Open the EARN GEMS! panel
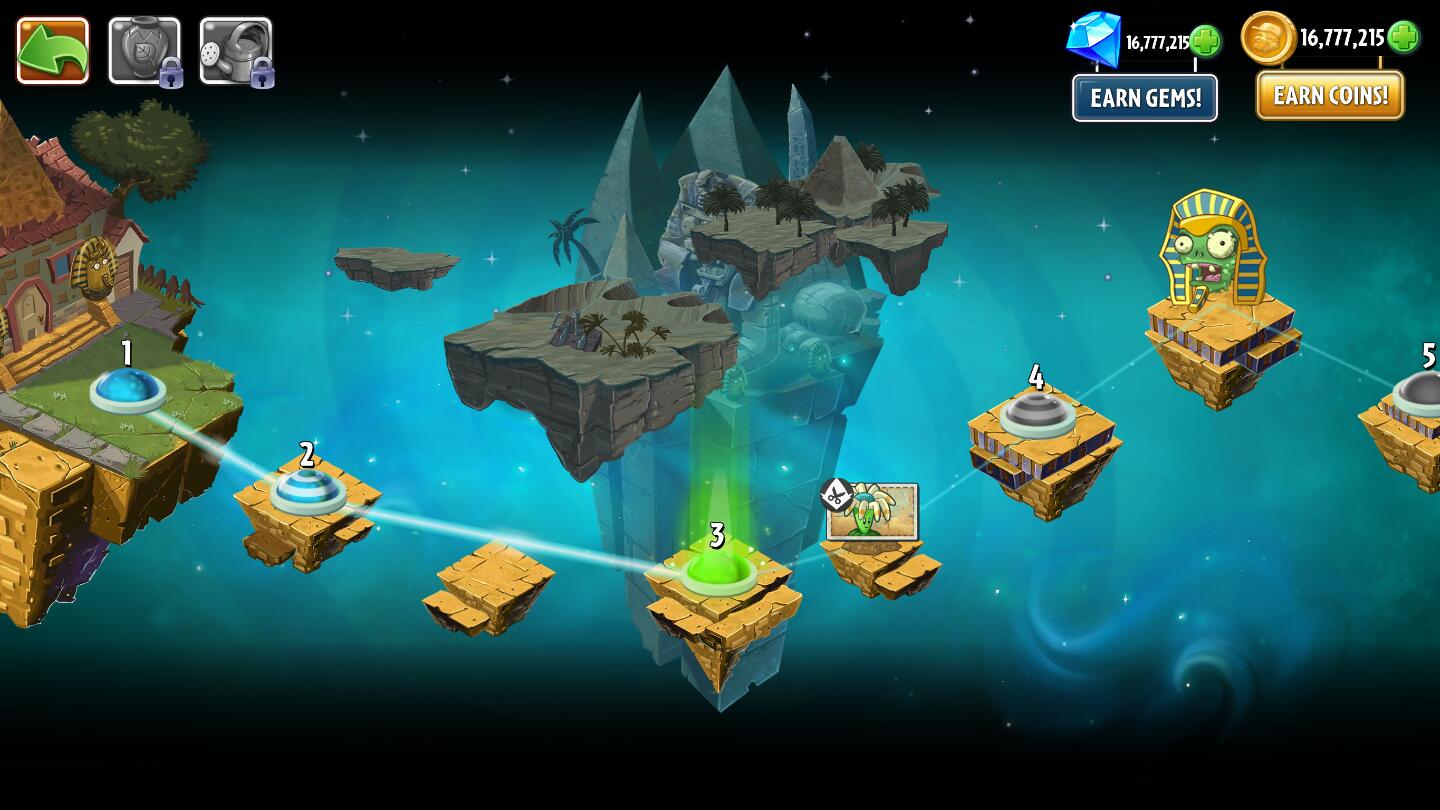The width and height of the screenshot is (1440, 810). point(1144,97)
